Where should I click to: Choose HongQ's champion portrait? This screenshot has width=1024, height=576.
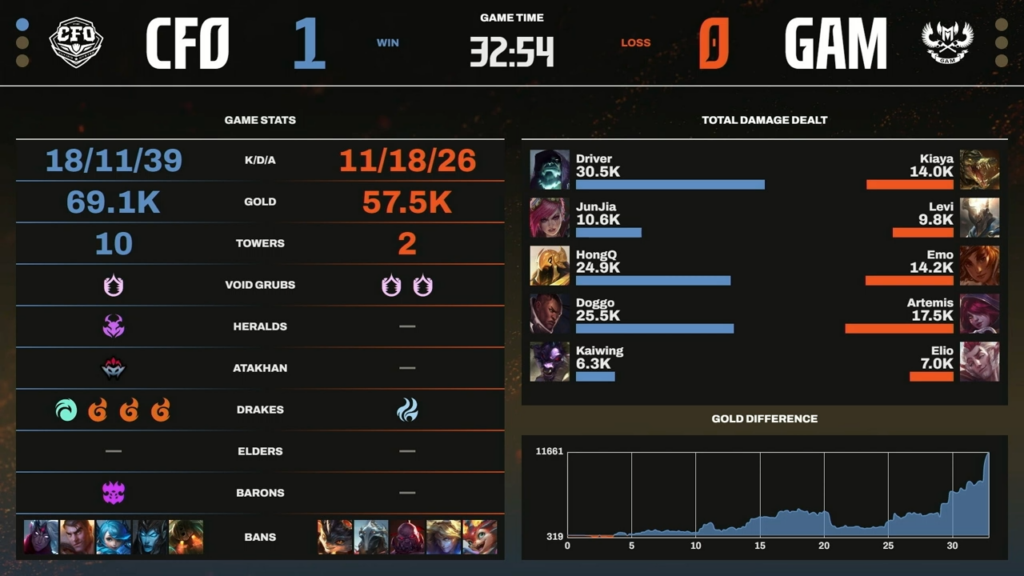point(549,265)
